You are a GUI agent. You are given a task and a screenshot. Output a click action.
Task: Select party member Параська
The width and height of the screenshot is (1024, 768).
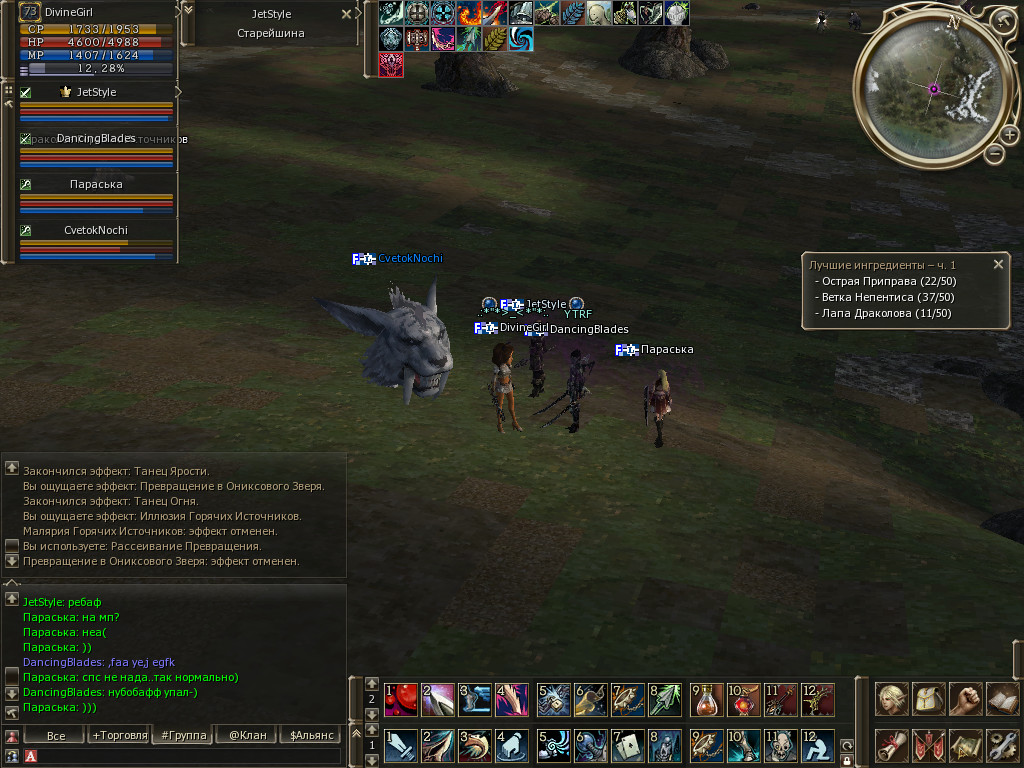tap(96, 184)
